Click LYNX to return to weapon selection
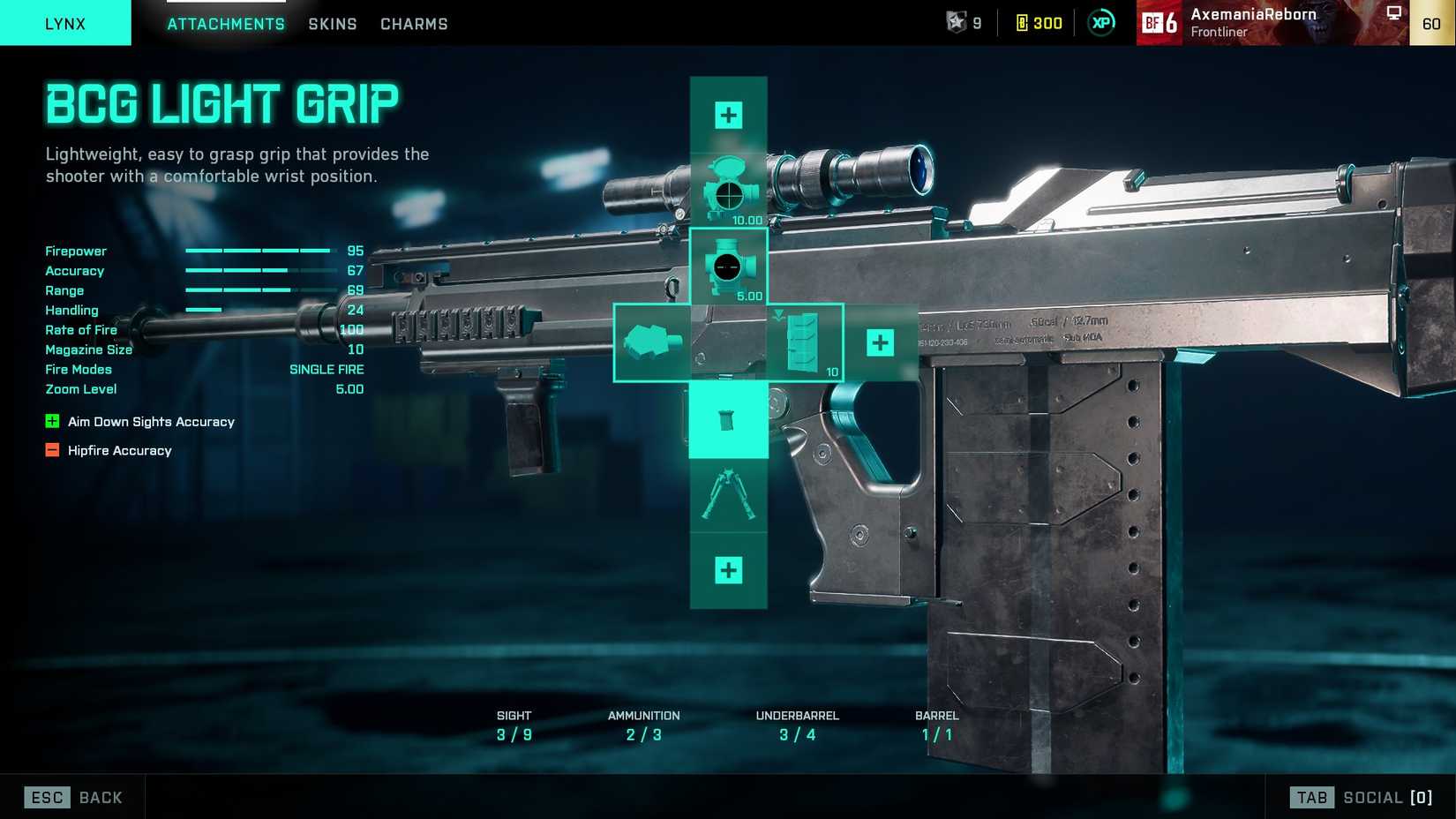 [x=65, y=24]
